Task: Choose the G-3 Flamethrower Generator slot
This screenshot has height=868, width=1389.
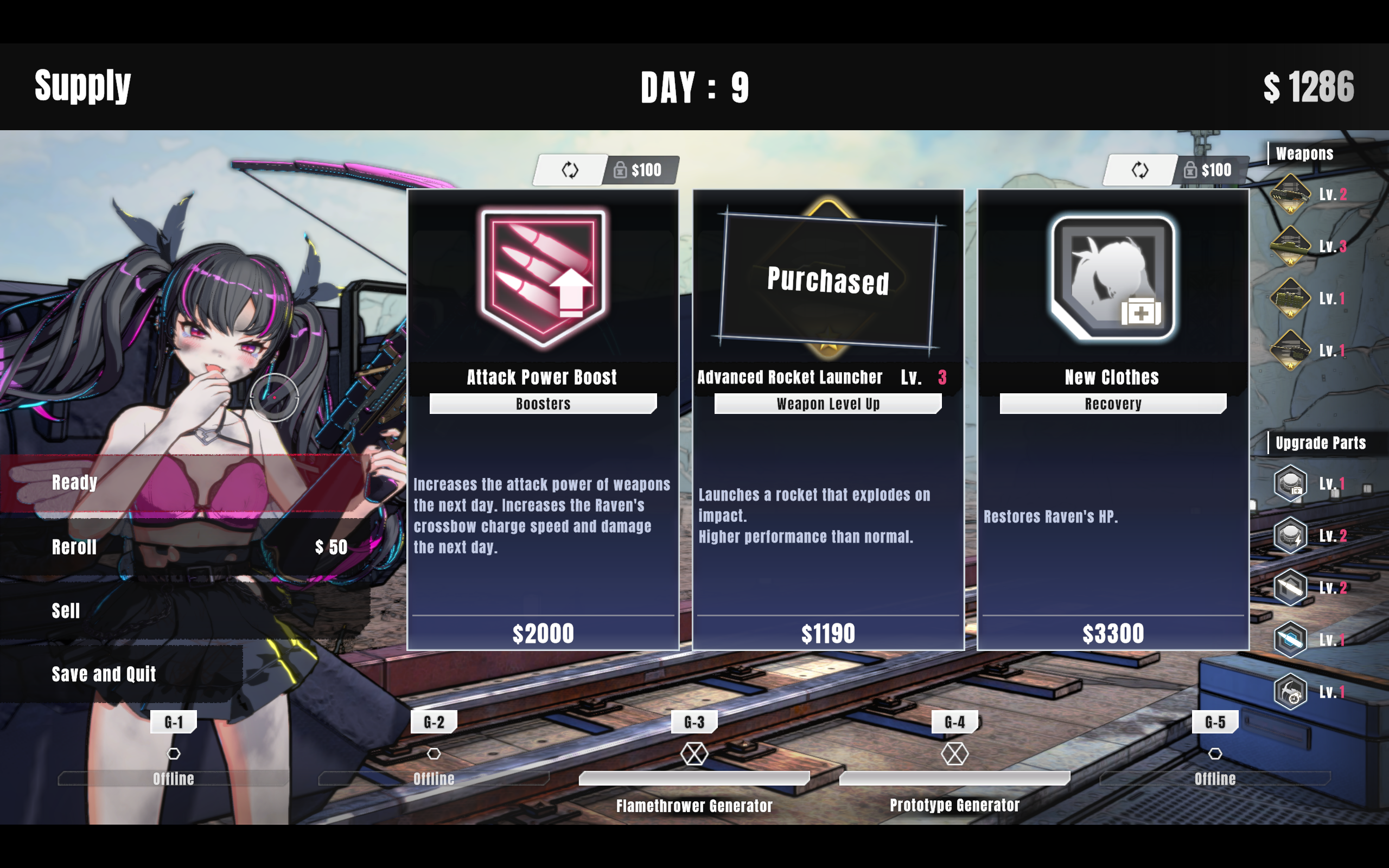Action: [x=694, y=754]
